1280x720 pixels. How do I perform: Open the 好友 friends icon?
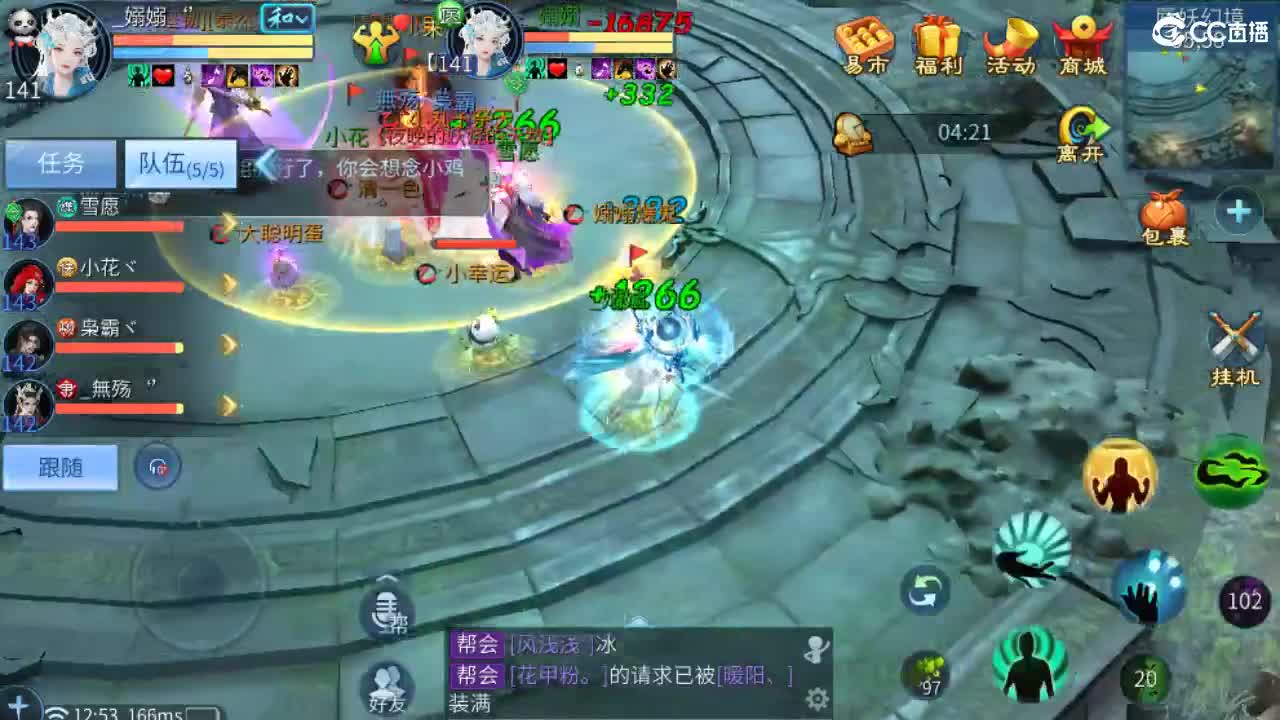pyautogui.click(x=388, y=685)
